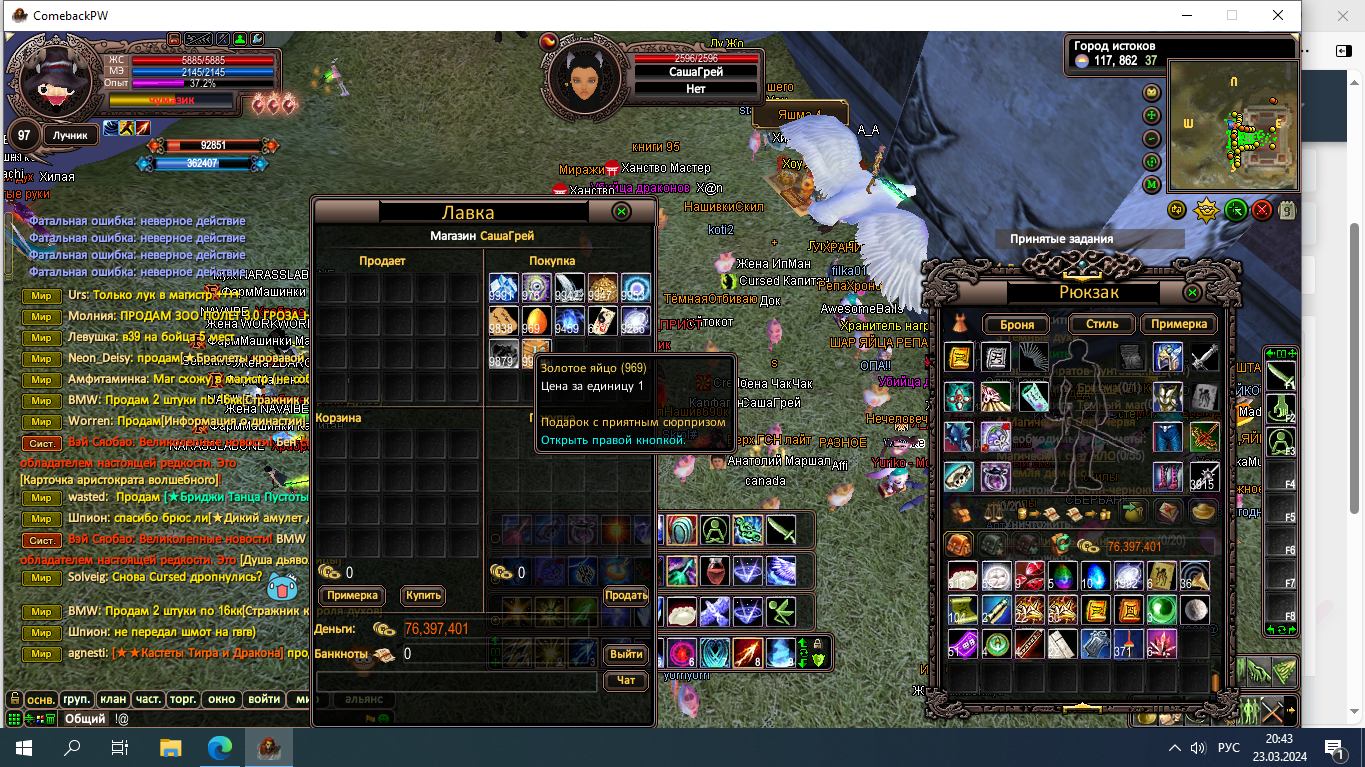The image size is (1365, 767).
Task: Close the Рюкзак backpack window
Action: (x=1192, y=293)
